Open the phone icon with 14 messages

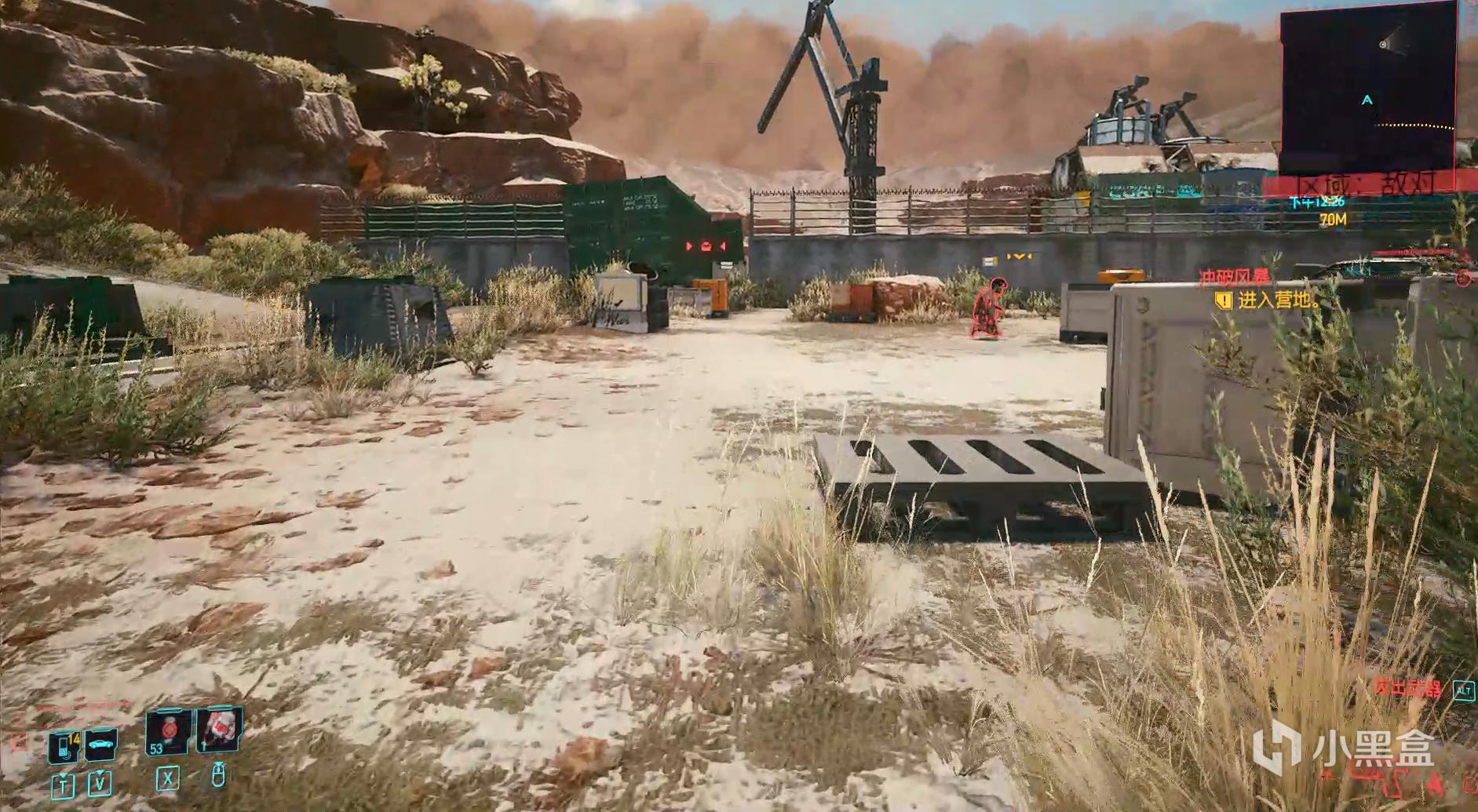point(63,745)
